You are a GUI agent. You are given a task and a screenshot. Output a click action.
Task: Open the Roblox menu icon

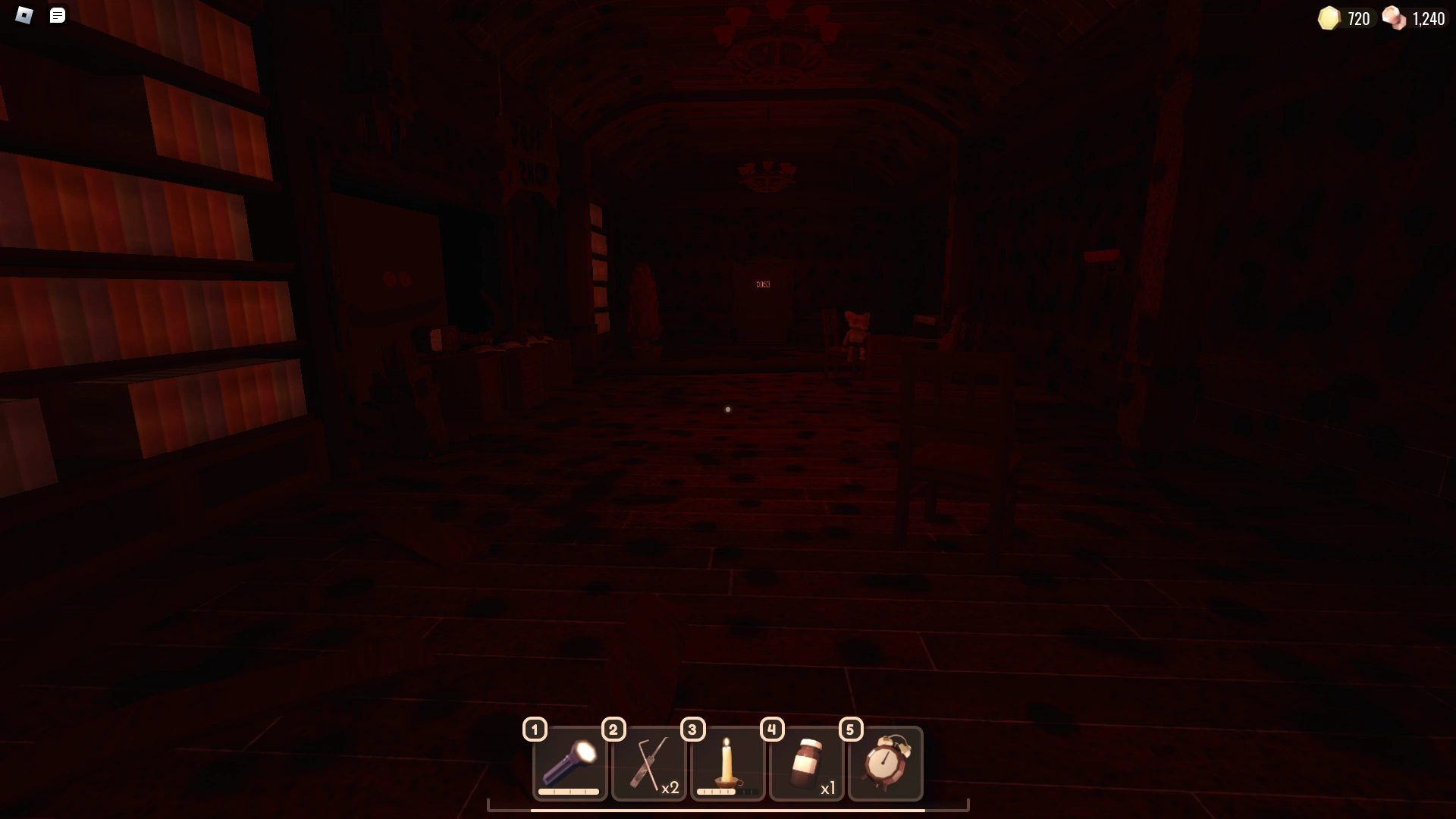[x=24, y=15]
